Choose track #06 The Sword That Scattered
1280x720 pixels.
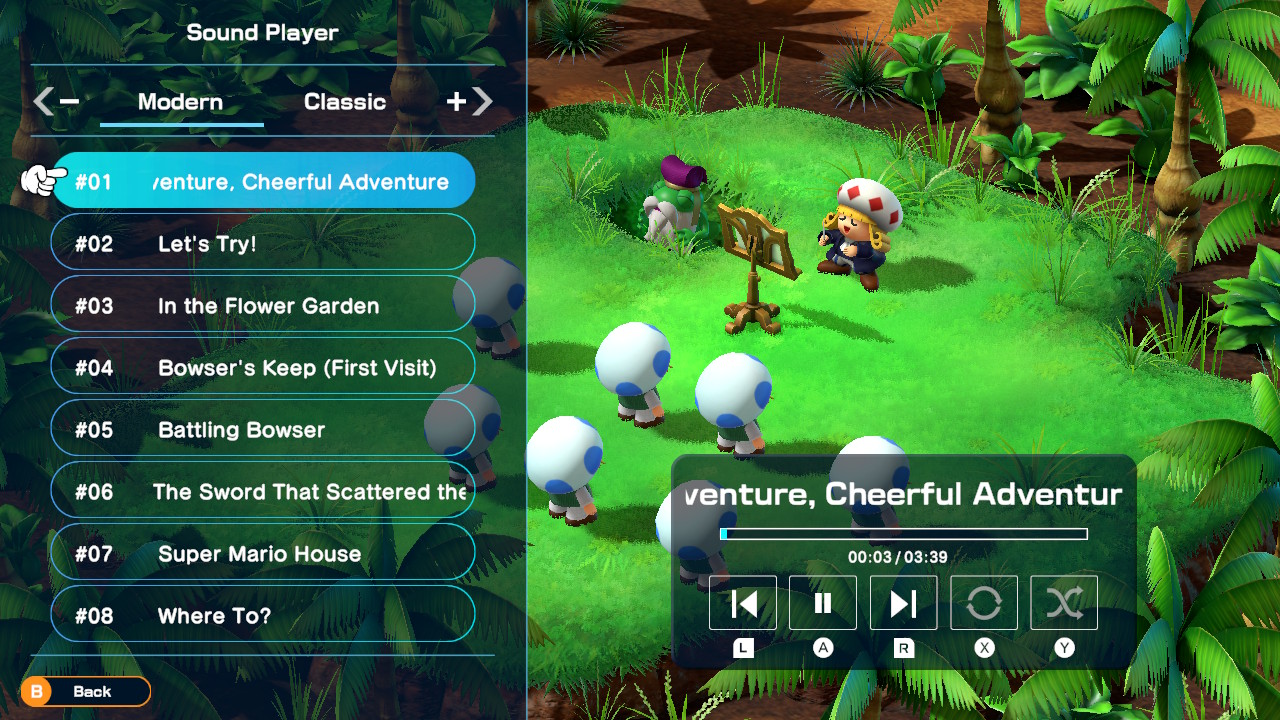[263, 491]
